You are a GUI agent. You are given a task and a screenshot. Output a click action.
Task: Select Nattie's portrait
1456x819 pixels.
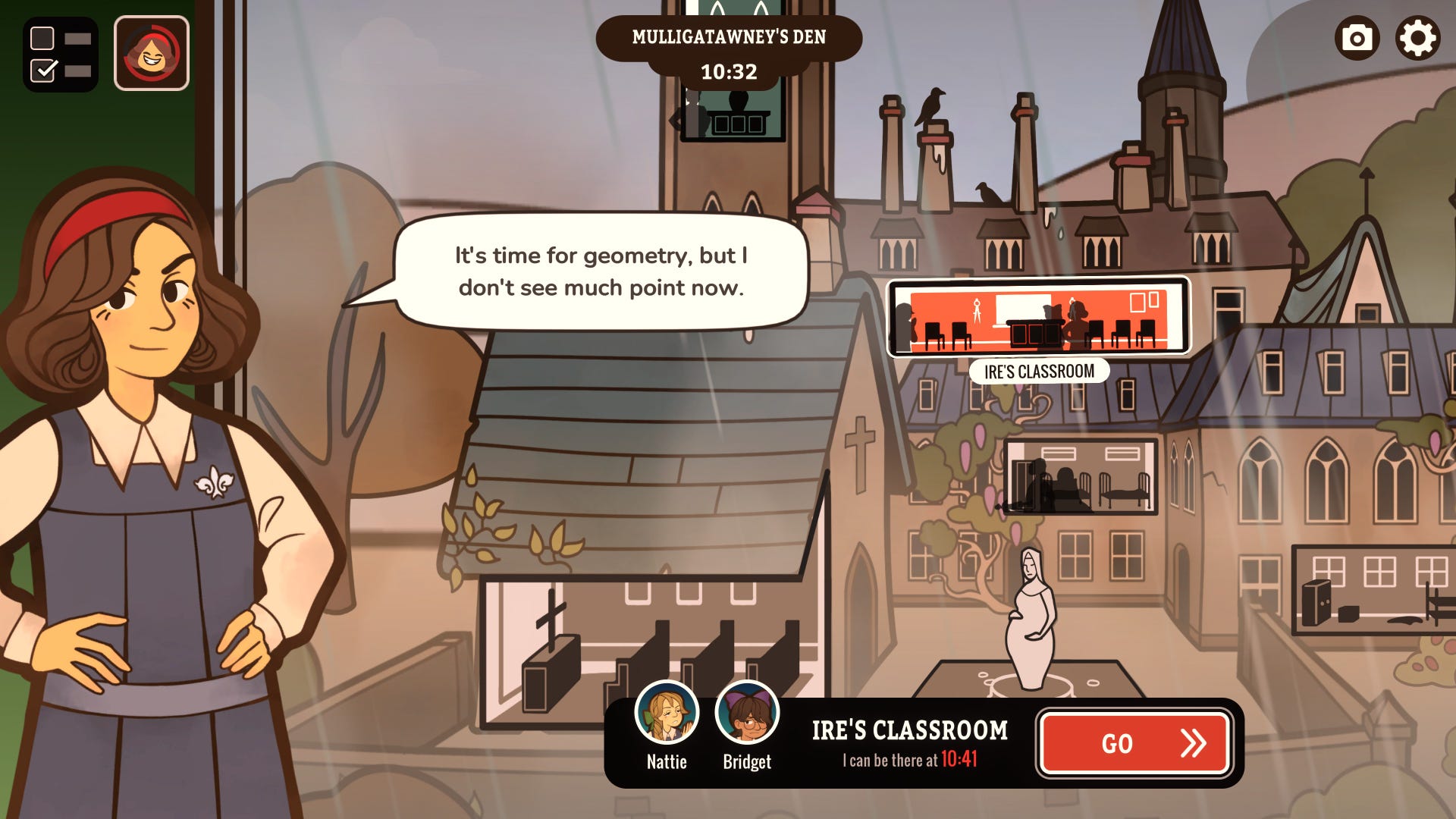tap(667, 714)
